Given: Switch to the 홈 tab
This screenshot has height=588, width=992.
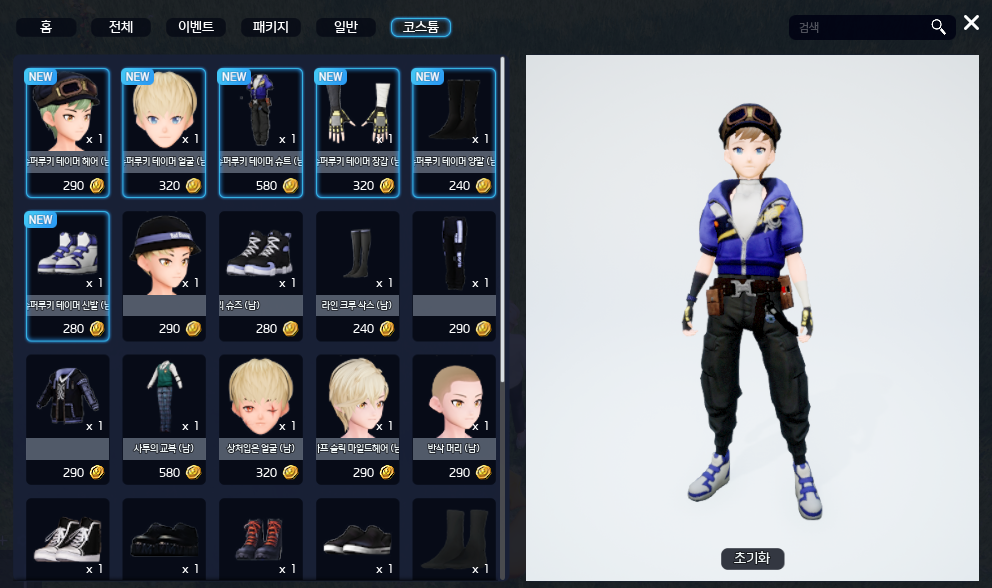Looking at the screenshot, I should [x=46, y=27].
